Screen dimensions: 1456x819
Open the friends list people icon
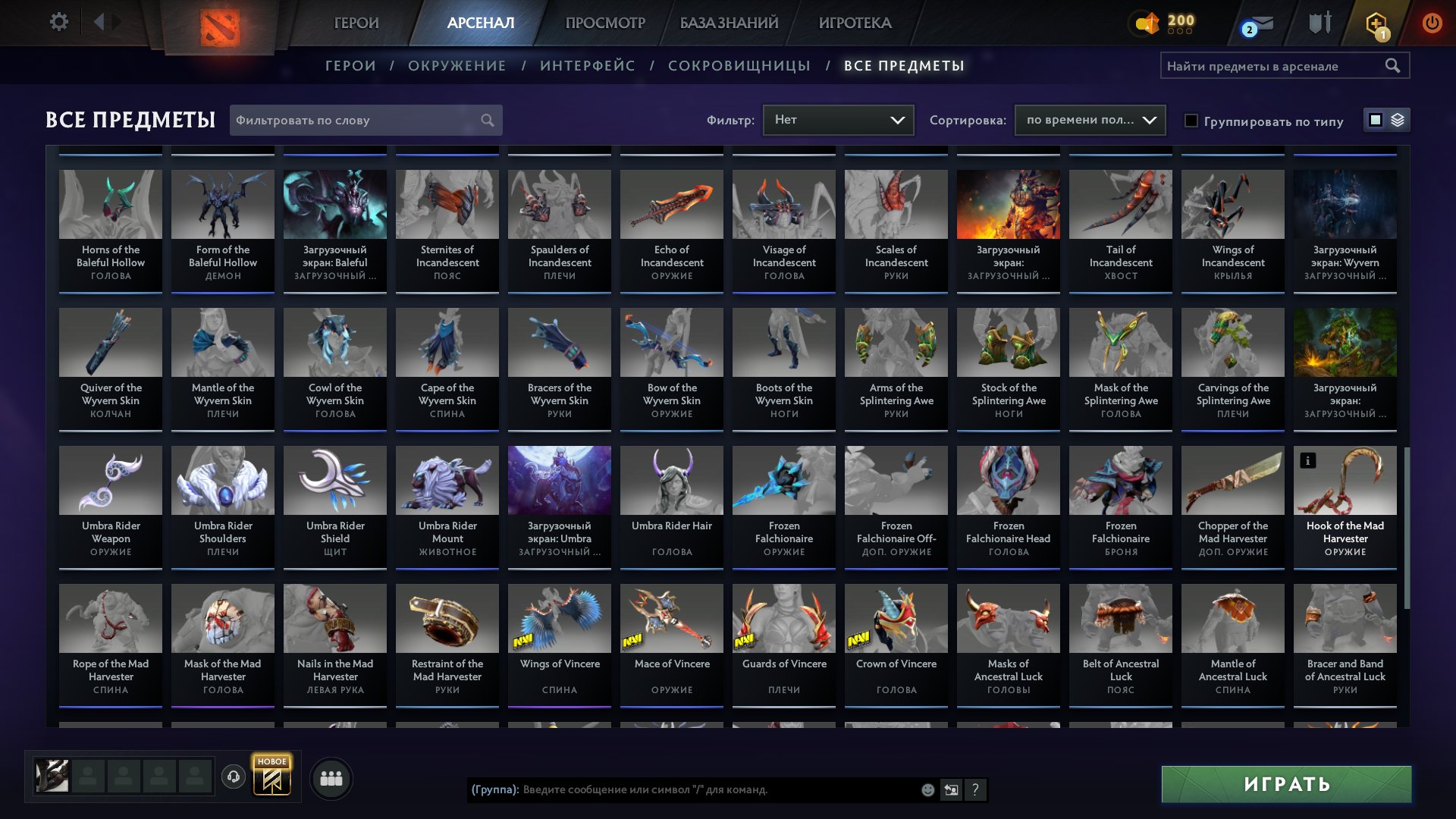(330, 777)
